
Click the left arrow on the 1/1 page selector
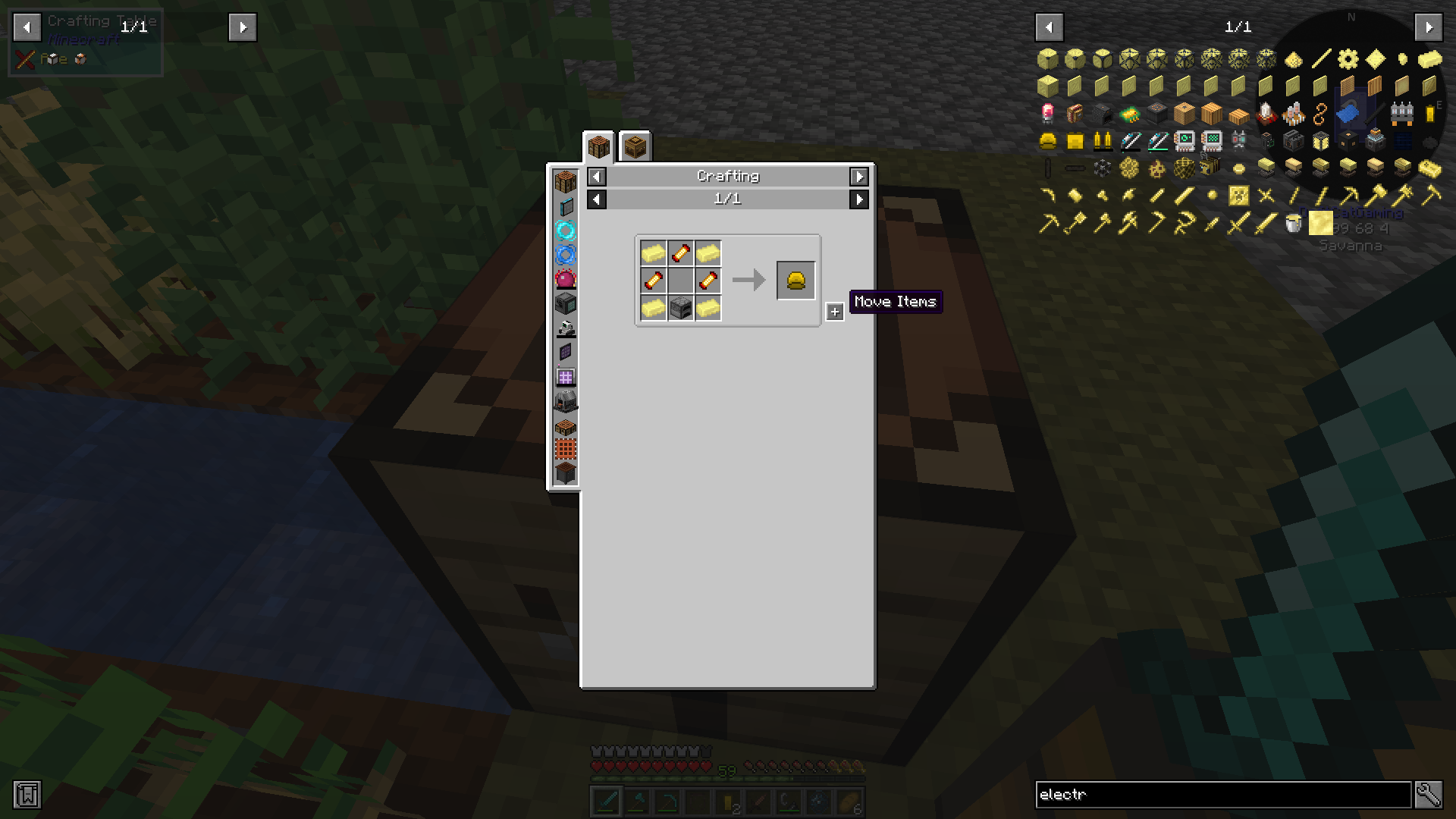[x=596, y=199]
